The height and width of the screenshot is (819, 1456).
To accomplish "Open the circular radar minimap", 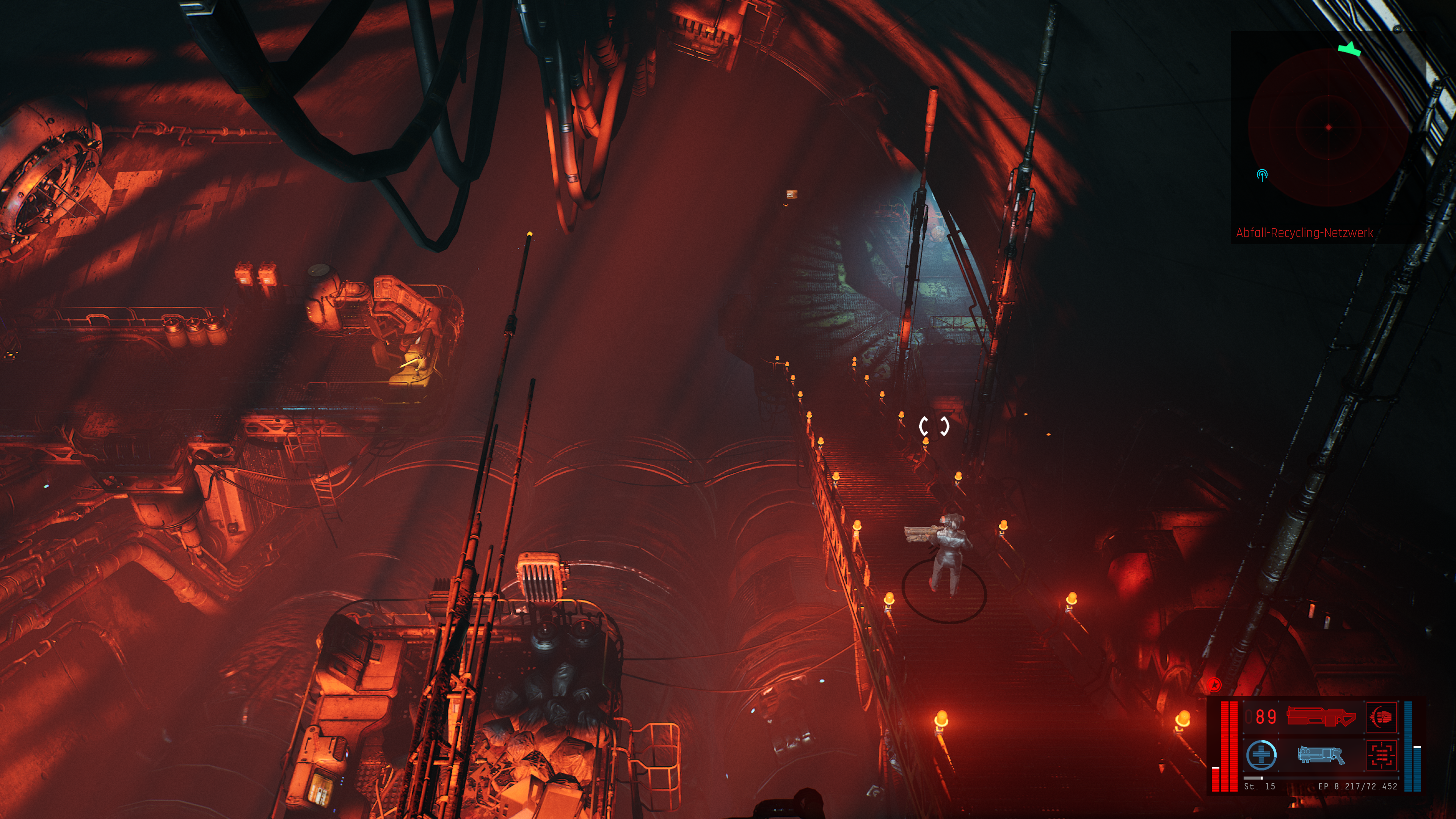I will [1328, 128].
